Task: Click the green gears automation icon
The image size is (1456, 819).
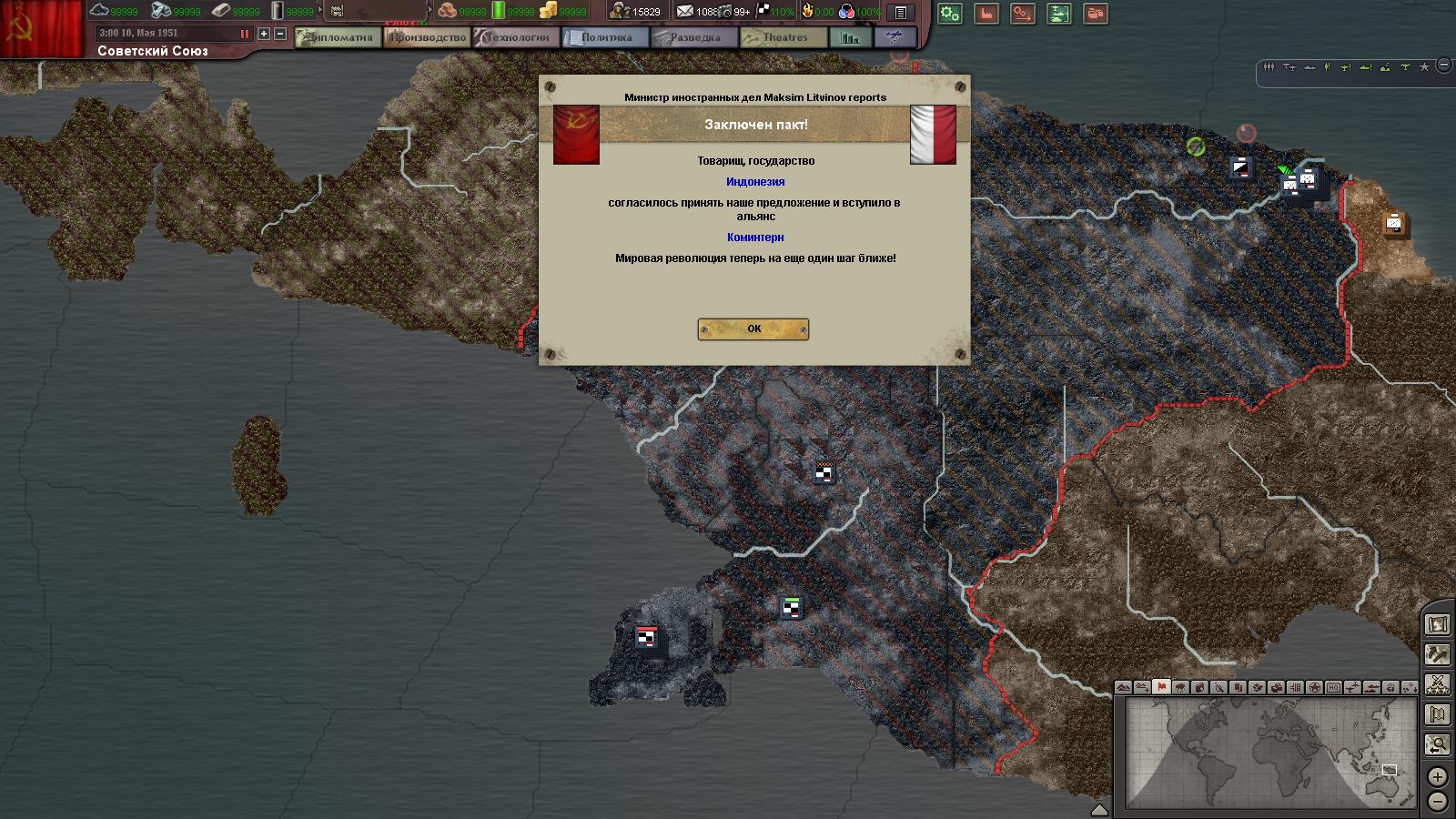Action: 950,14
